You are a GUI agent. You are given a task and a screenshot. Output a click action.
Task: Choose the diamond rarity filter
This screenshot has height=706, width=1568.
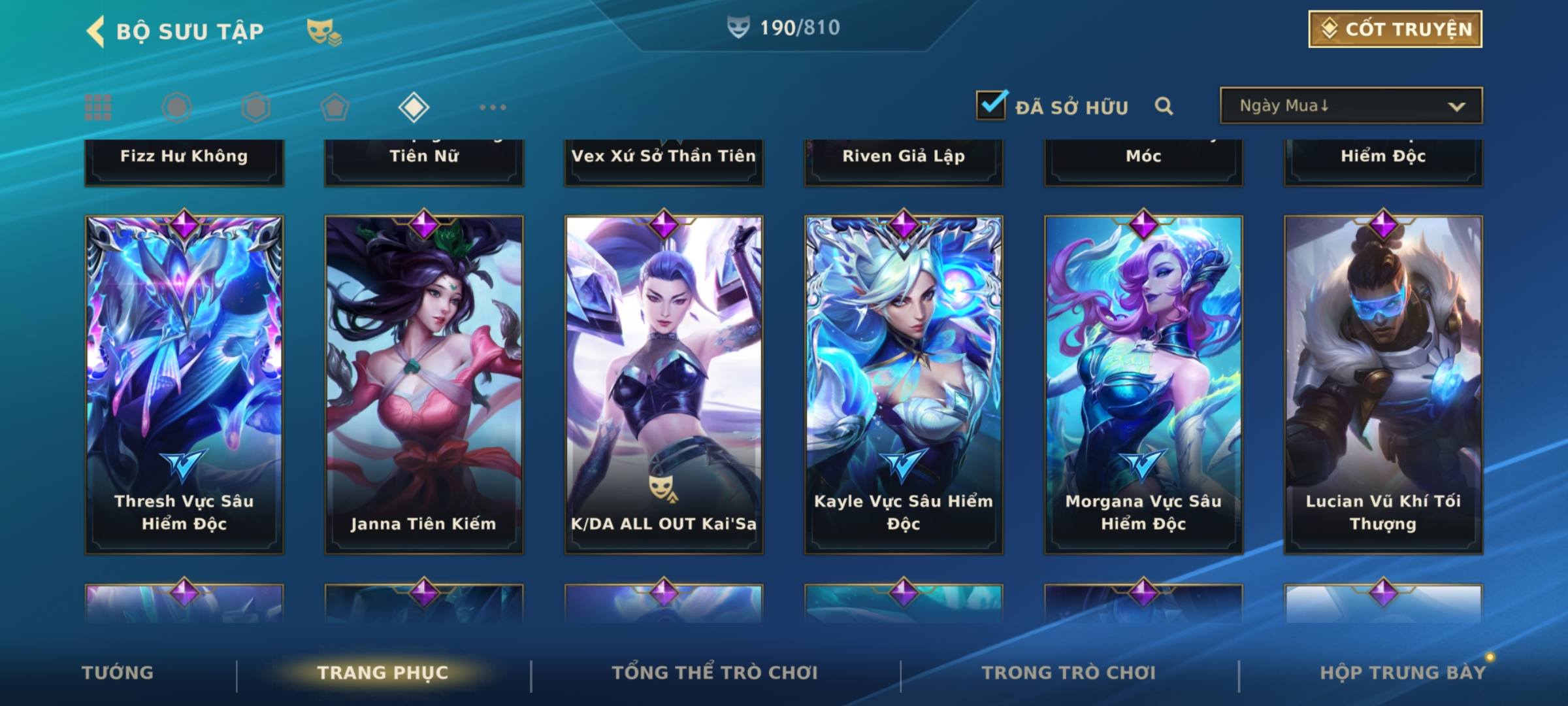point(414,107)
